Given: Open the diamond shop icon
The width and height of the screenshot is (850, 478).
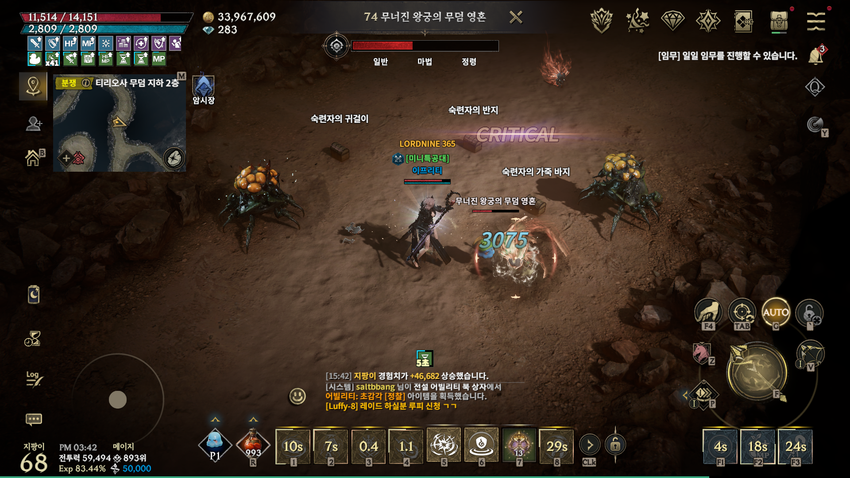Looking at the screenshot, I should 674,20.
